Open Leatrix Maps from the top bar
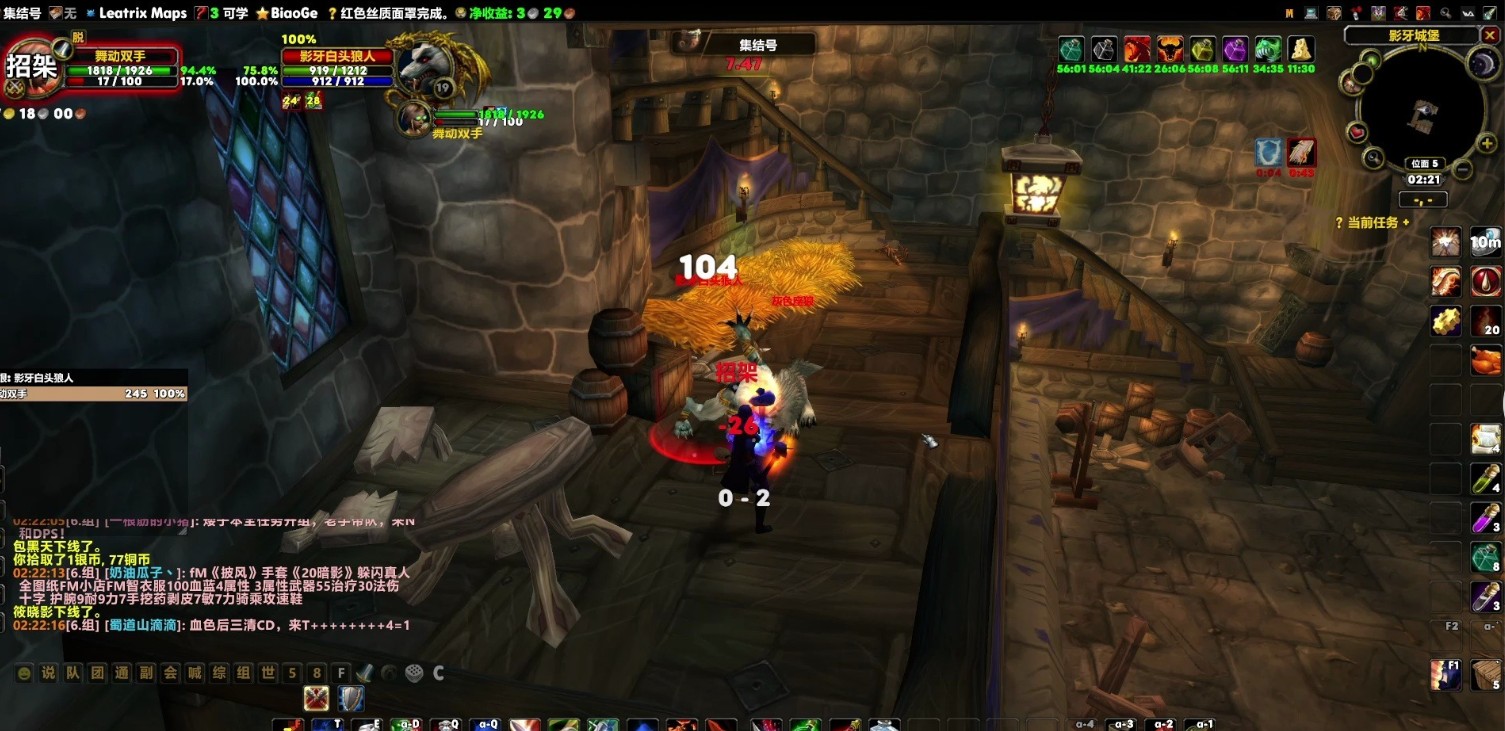 (x=142, y=13)
